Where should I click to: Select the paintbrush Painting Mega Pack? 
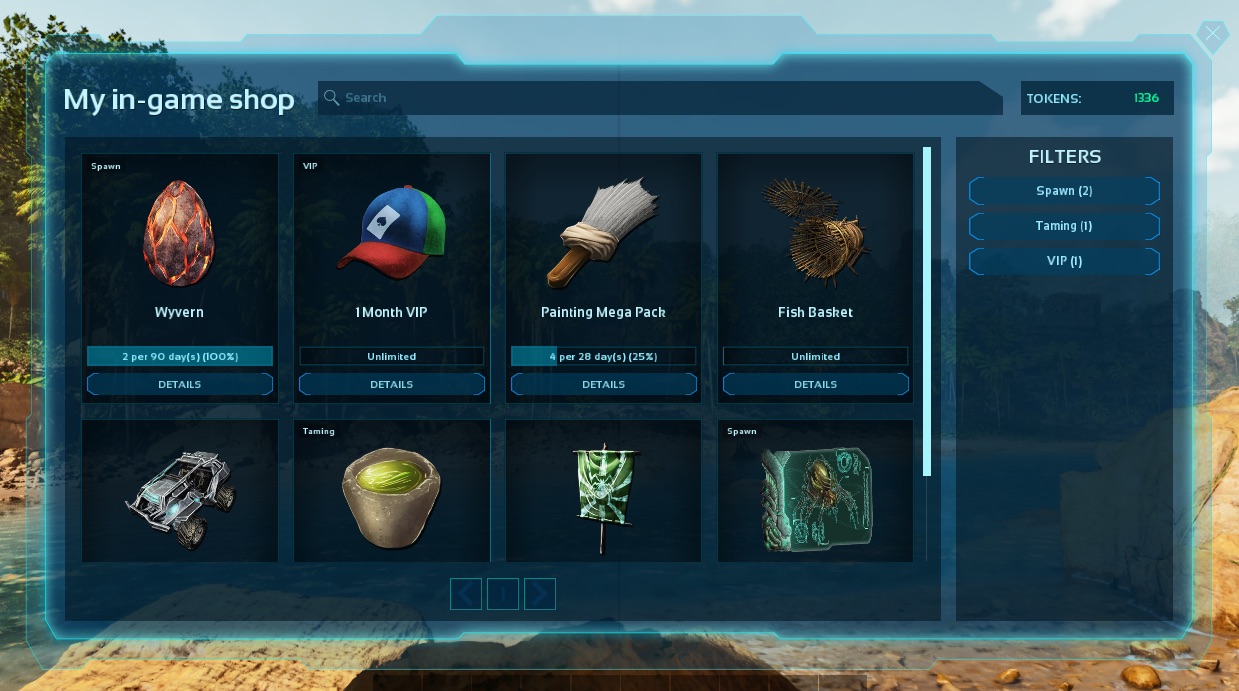click(604, 232)
